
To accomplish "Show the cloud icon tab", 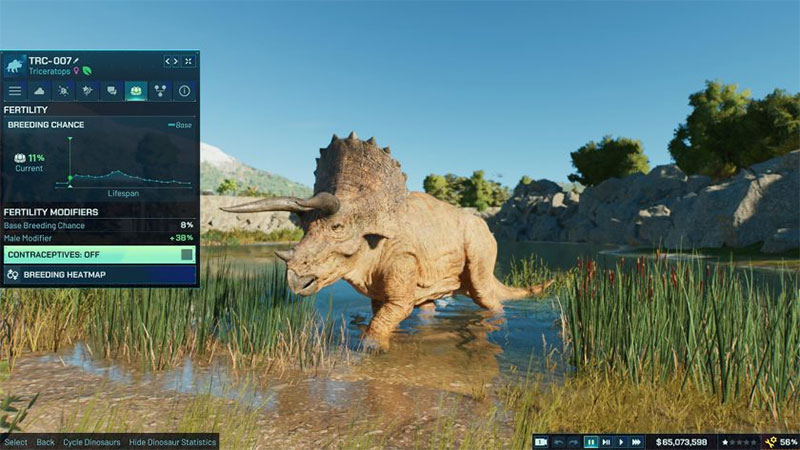I will click(39, 91).
